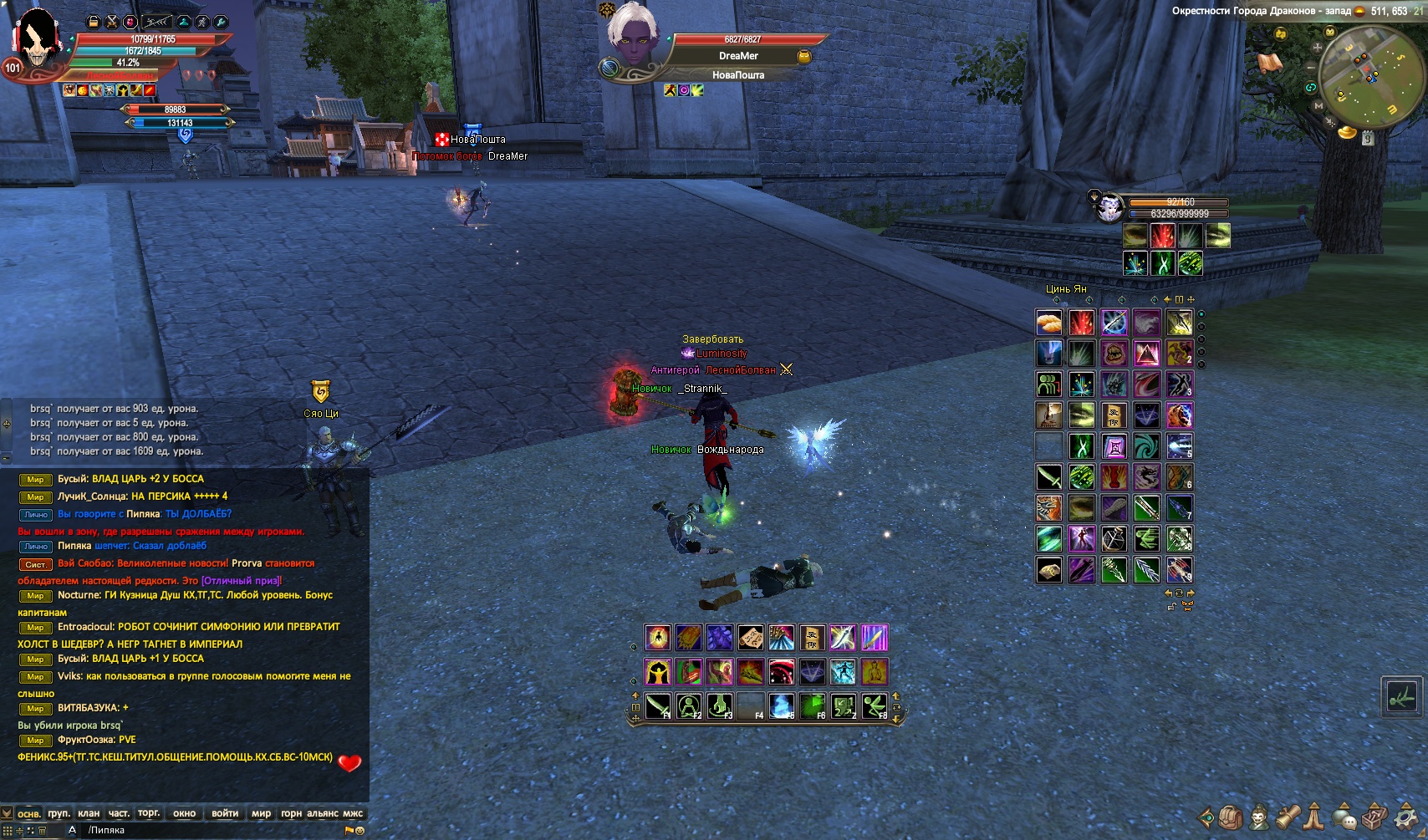Use the pick-up hand action on F3

[720, 706]
